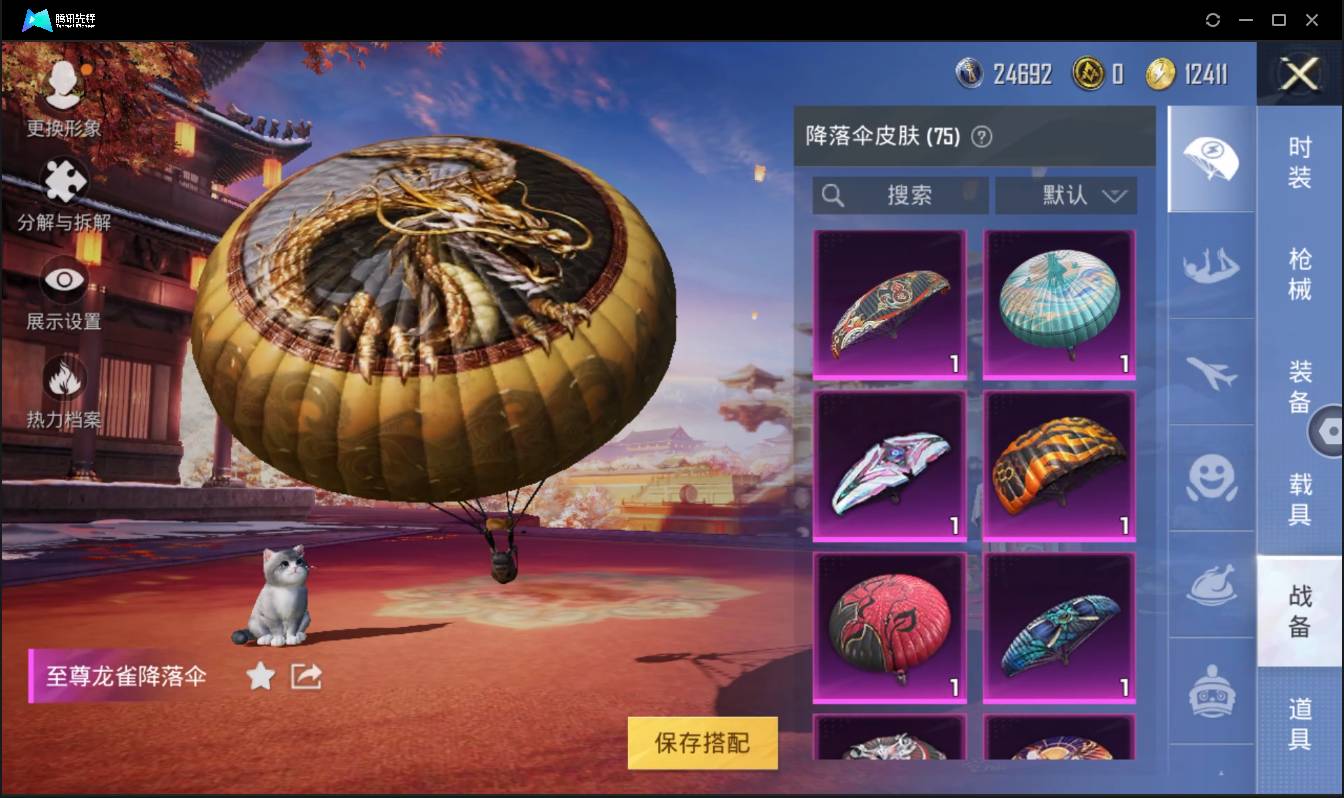Toggle share for 至尊龙雀降落伞
The height and width of the screenshot is (798, 1344).
(305, 676)
